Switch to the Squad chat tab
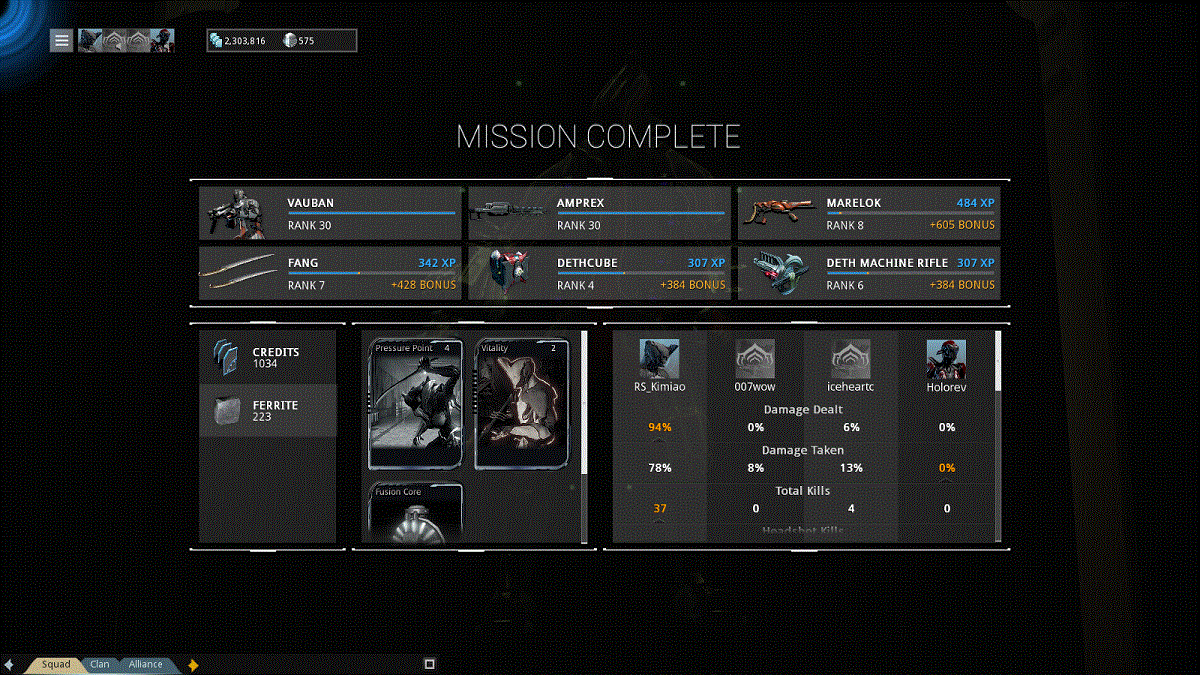This screenshot has height=675, width=1200. [x=56, y=664]
